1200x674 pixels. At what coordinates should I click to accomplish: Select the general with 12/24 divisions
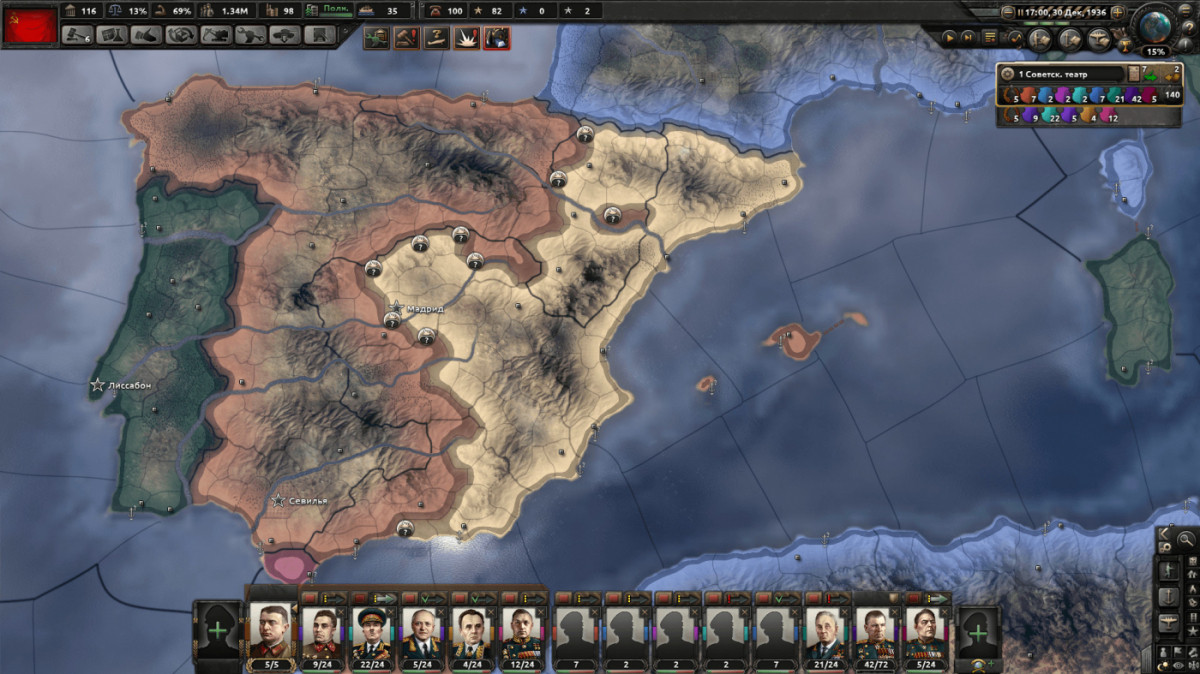coord(521,630)
